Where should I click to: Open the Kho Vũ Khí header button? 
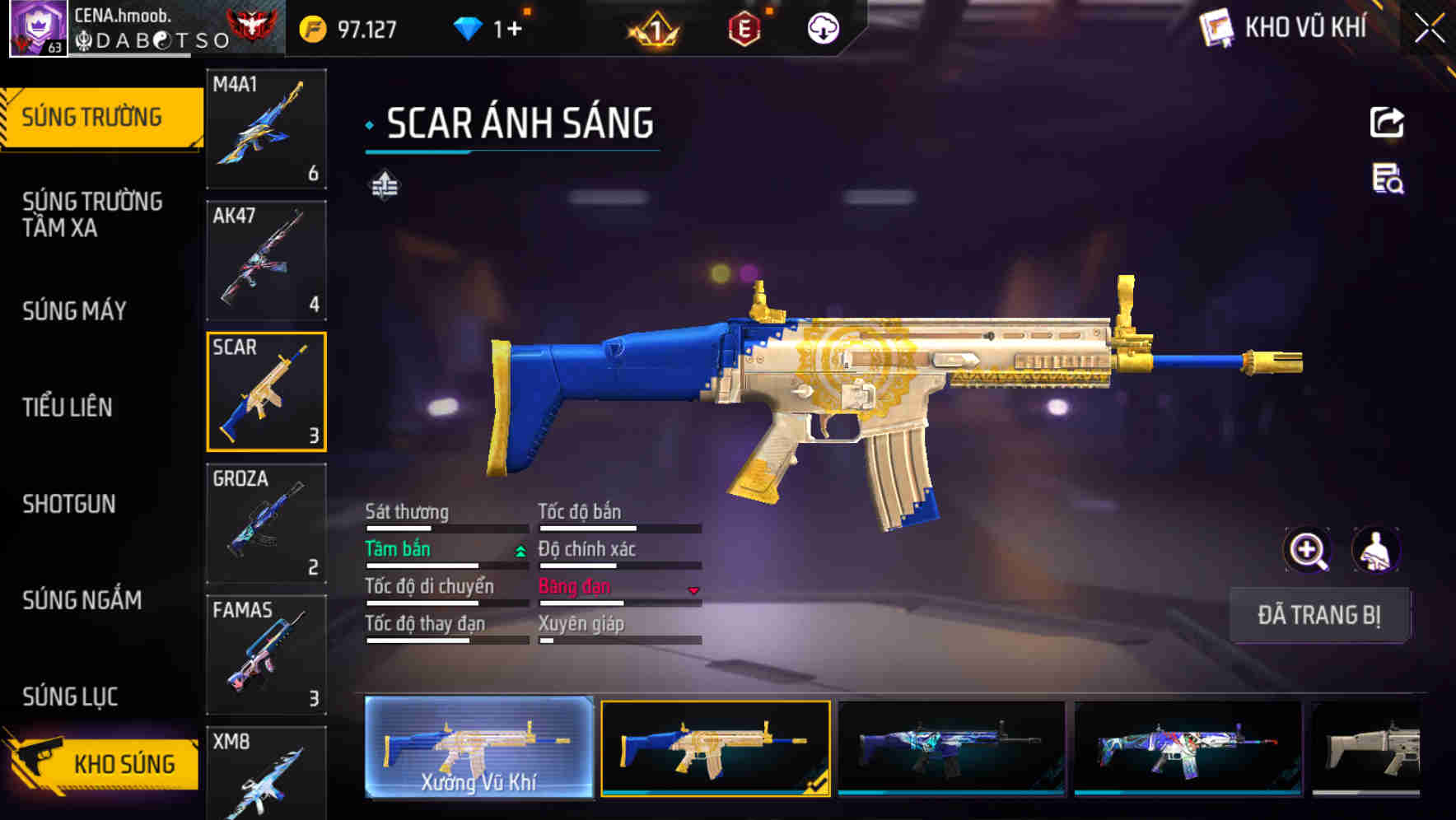click(x=1285, y=28)
